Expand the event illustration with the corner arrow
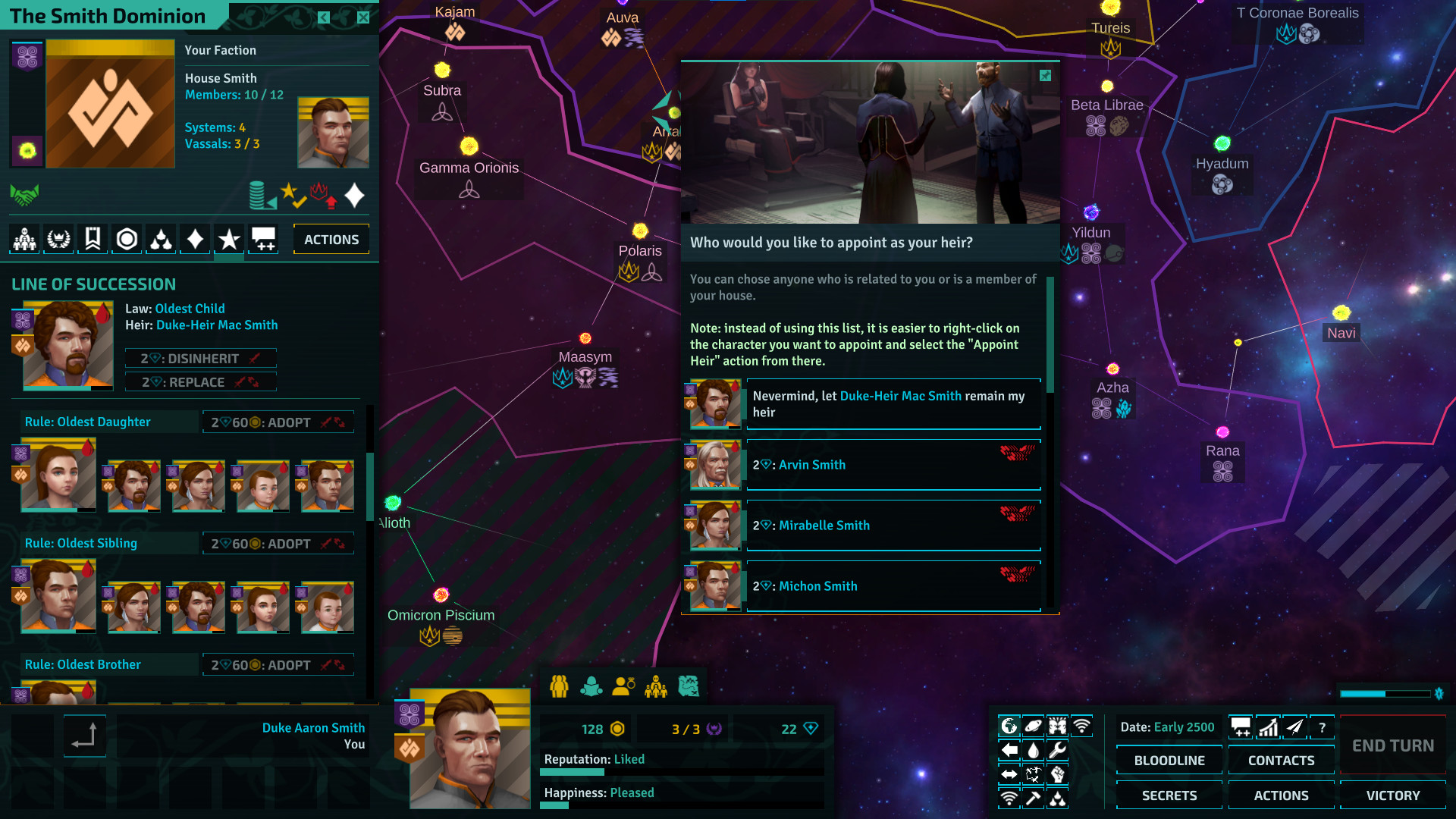Viewport: 1456px width, 819px height. click(1046, 76)
